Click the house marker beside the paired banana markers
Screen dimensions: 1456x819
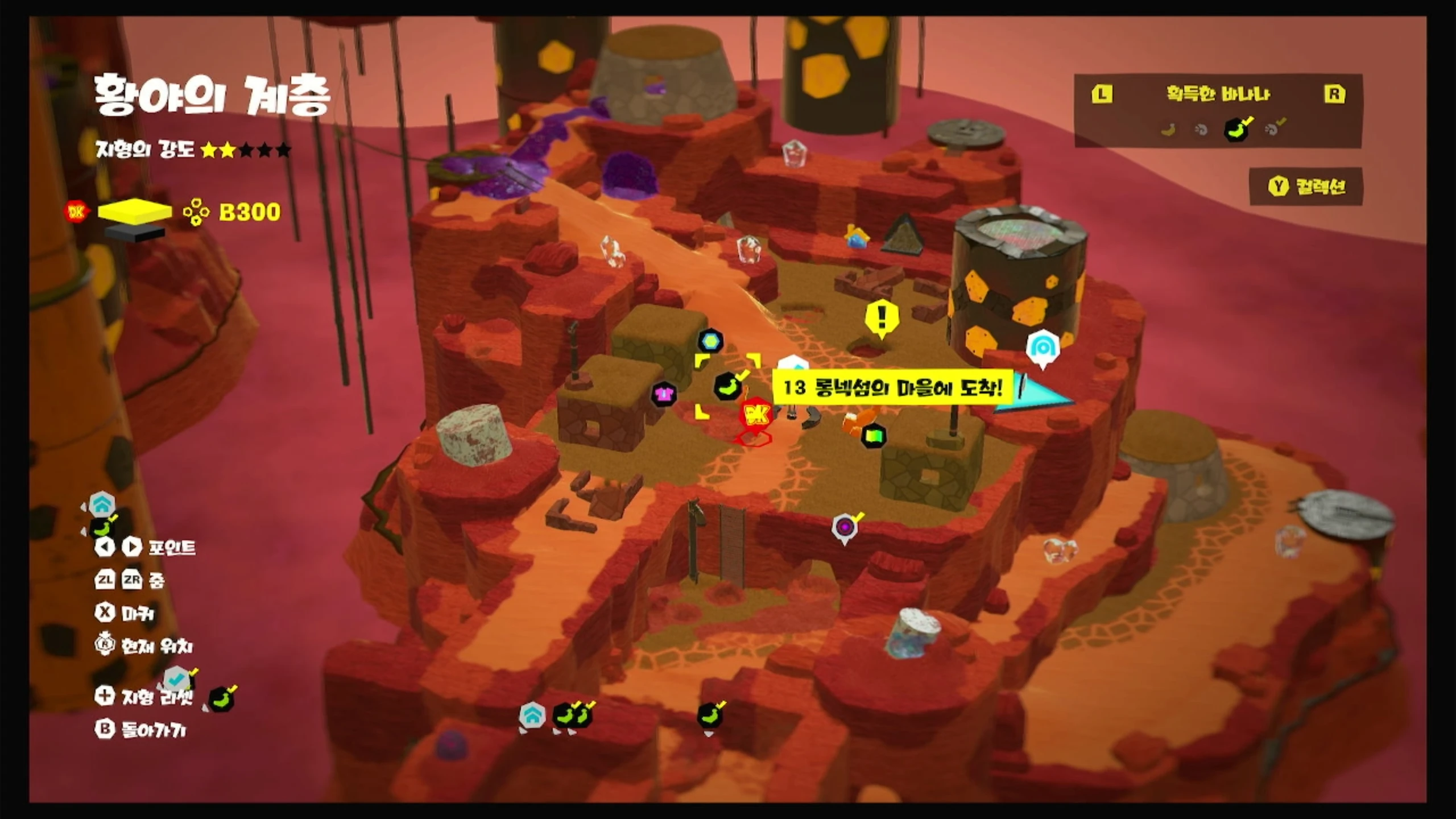point(532,716)
